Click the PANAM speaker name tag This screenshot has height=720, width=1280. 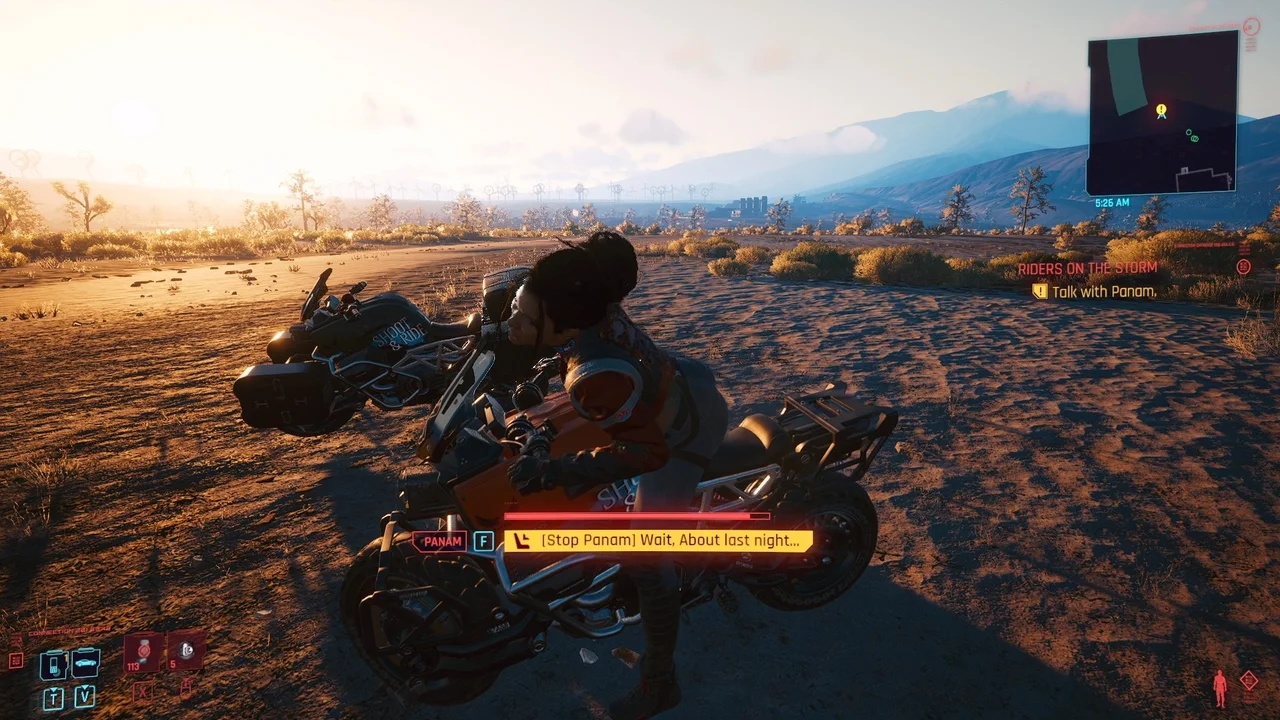point(440,541)
